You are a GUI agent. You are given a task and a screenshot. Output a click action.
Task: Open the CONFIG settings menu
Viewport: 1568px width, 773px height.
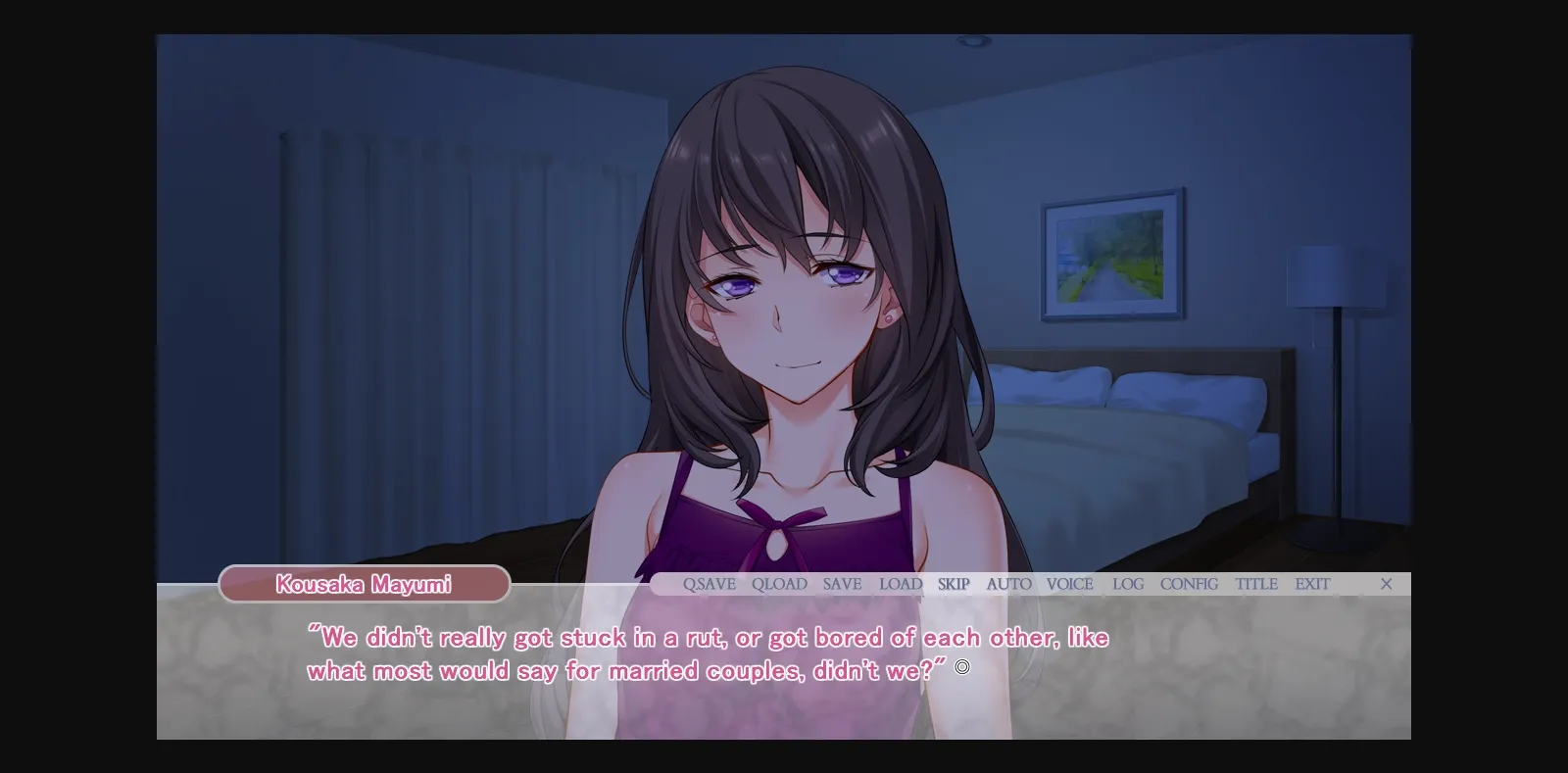tap(1188, 584)
